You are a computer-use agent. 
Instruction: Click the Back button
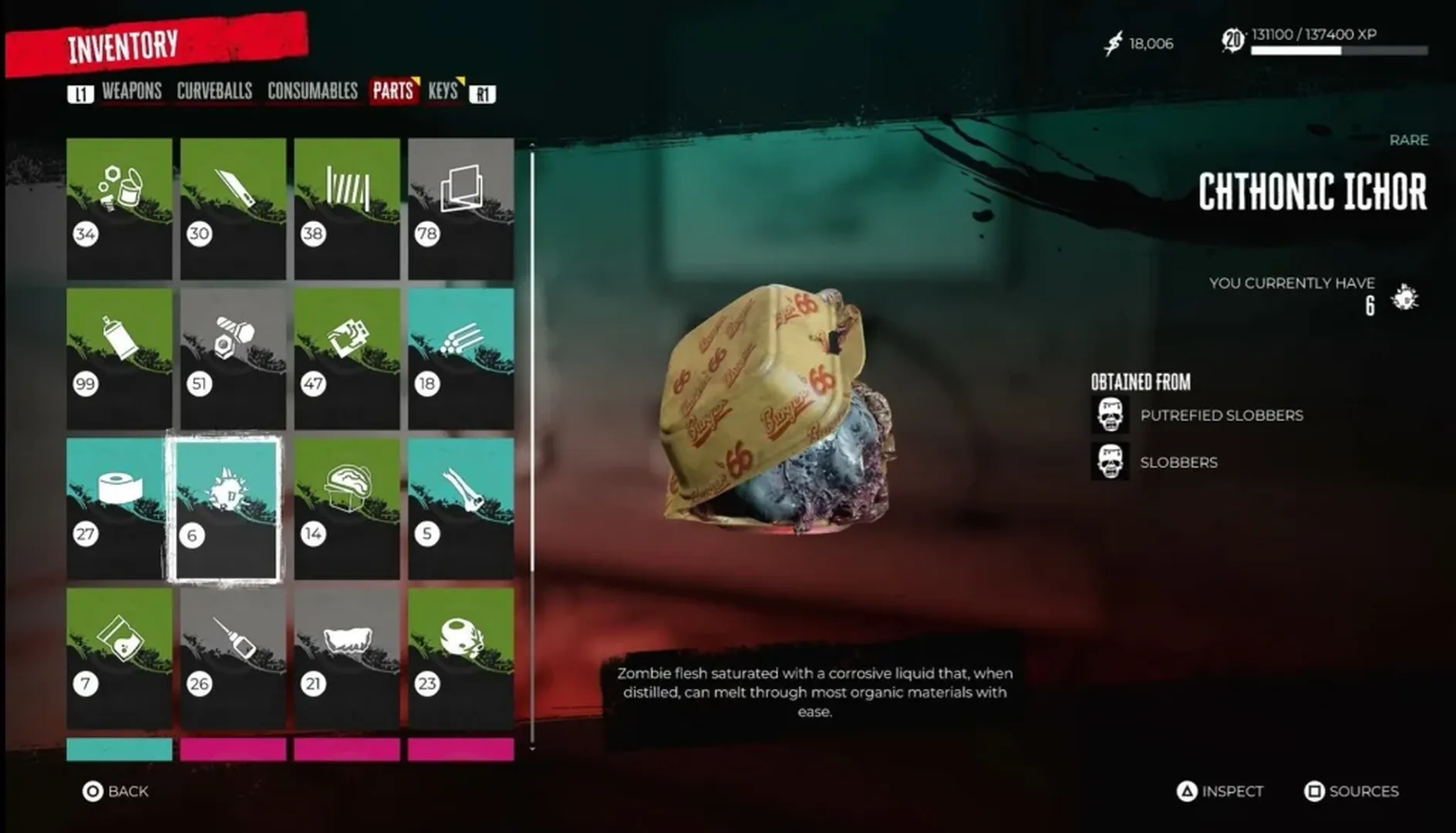click(114, 791)
